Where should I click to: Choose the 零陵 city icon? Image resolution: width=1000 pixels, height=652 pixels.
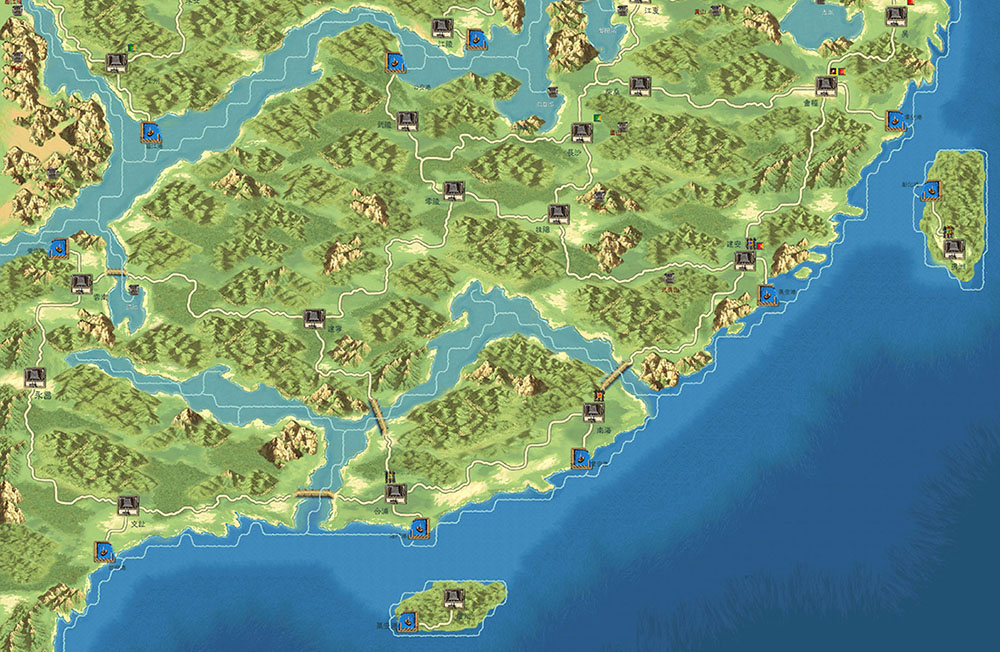coord(453,190)
